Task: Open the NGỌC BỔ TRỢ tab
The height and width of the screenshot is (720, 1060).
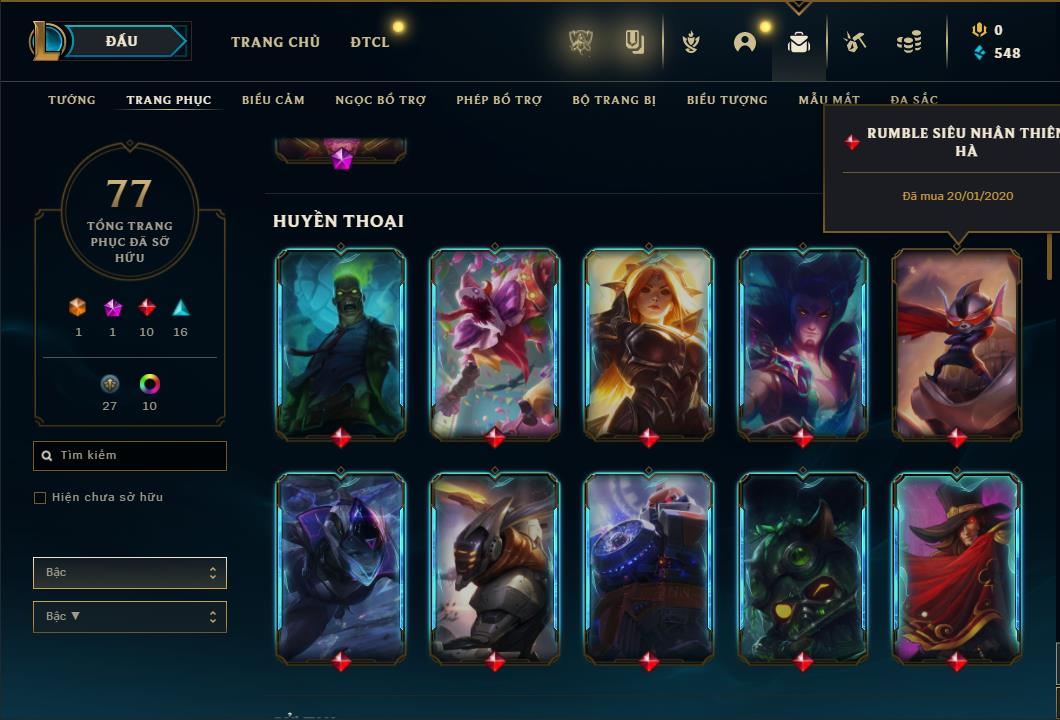Action: tap(380, 100)
